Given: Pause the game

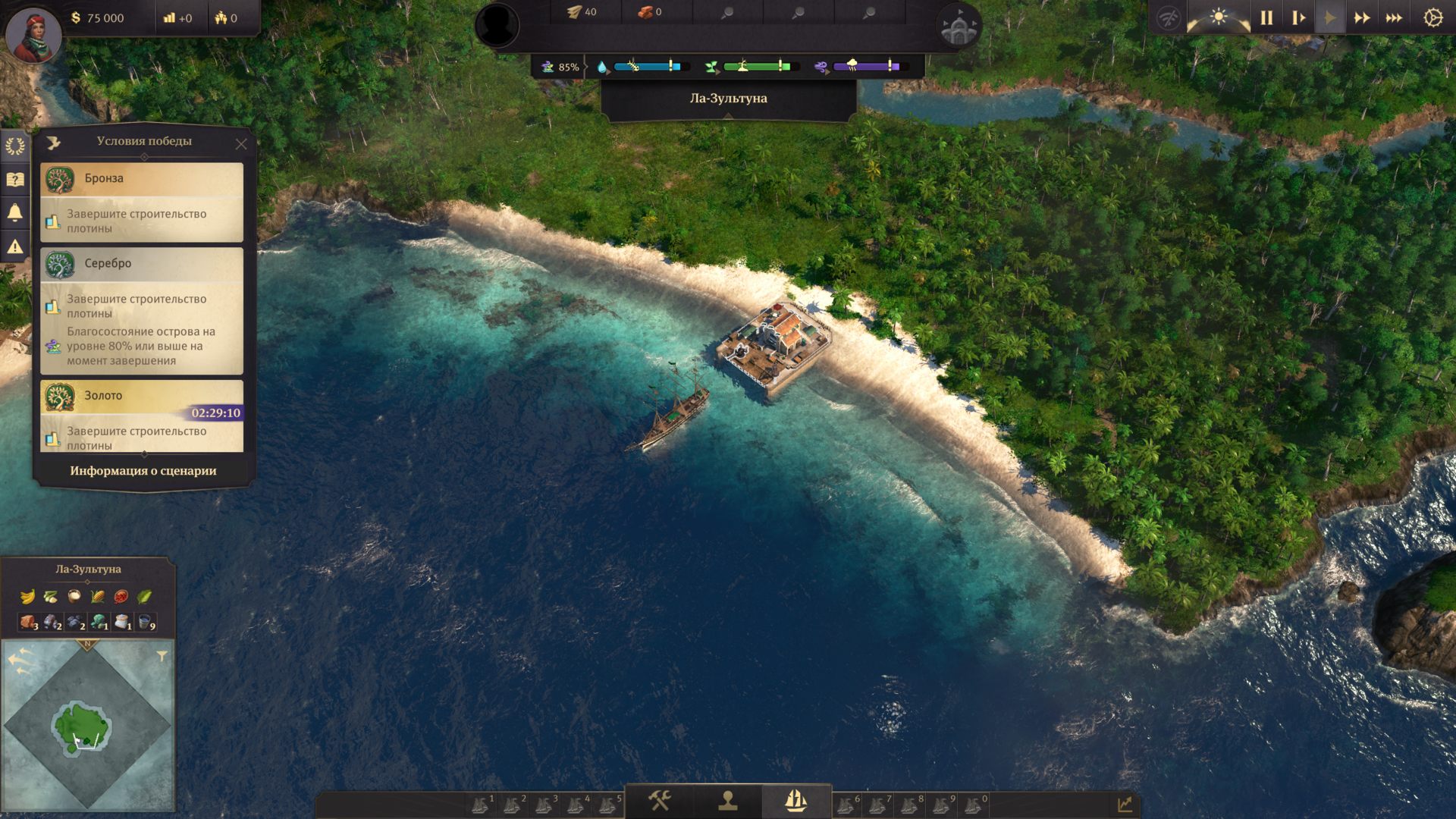Looking at the screenshot, I should (1266, 17).
